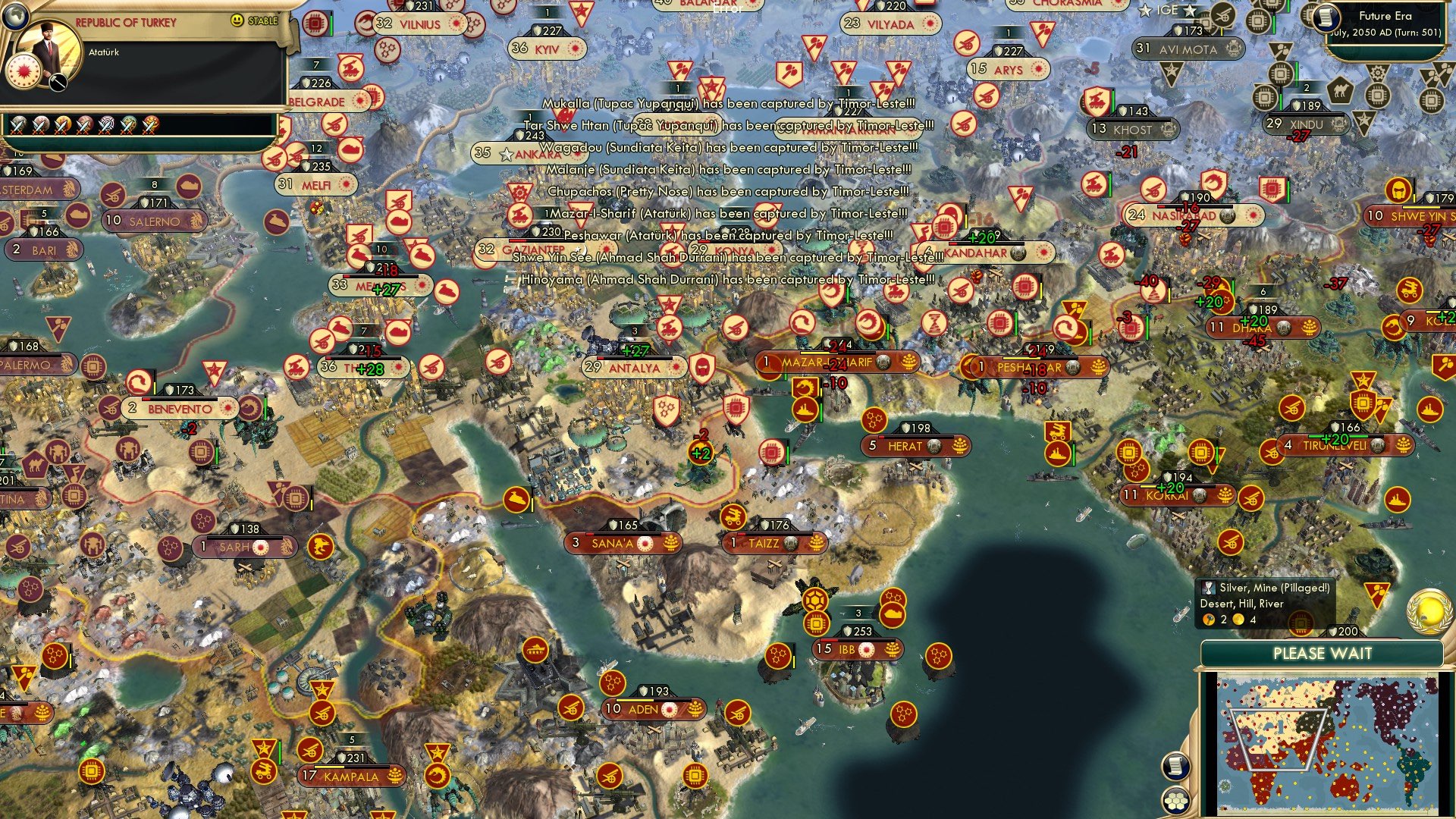Select the circuit-board robot unit icon near Vilnius
The width and height of the screenshot is (1456, 819).
pos(315,24)
